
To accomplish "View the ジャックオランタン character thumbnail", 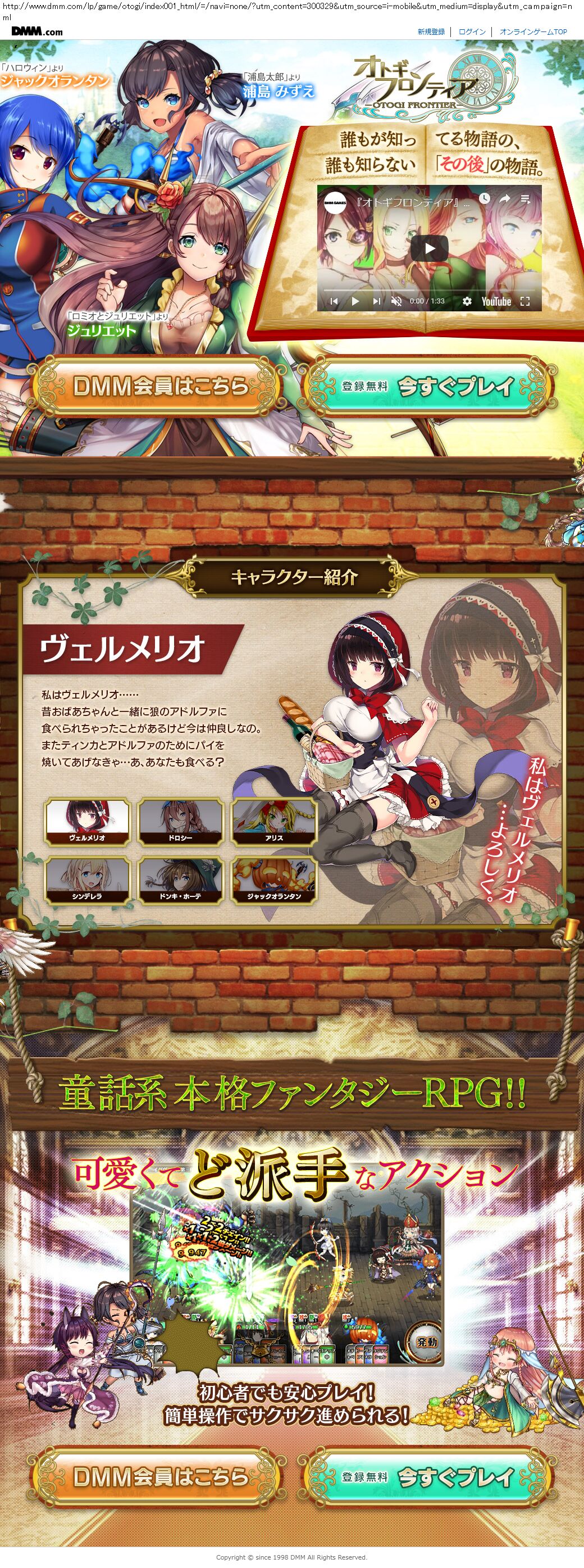I will (x=275, y=880).
